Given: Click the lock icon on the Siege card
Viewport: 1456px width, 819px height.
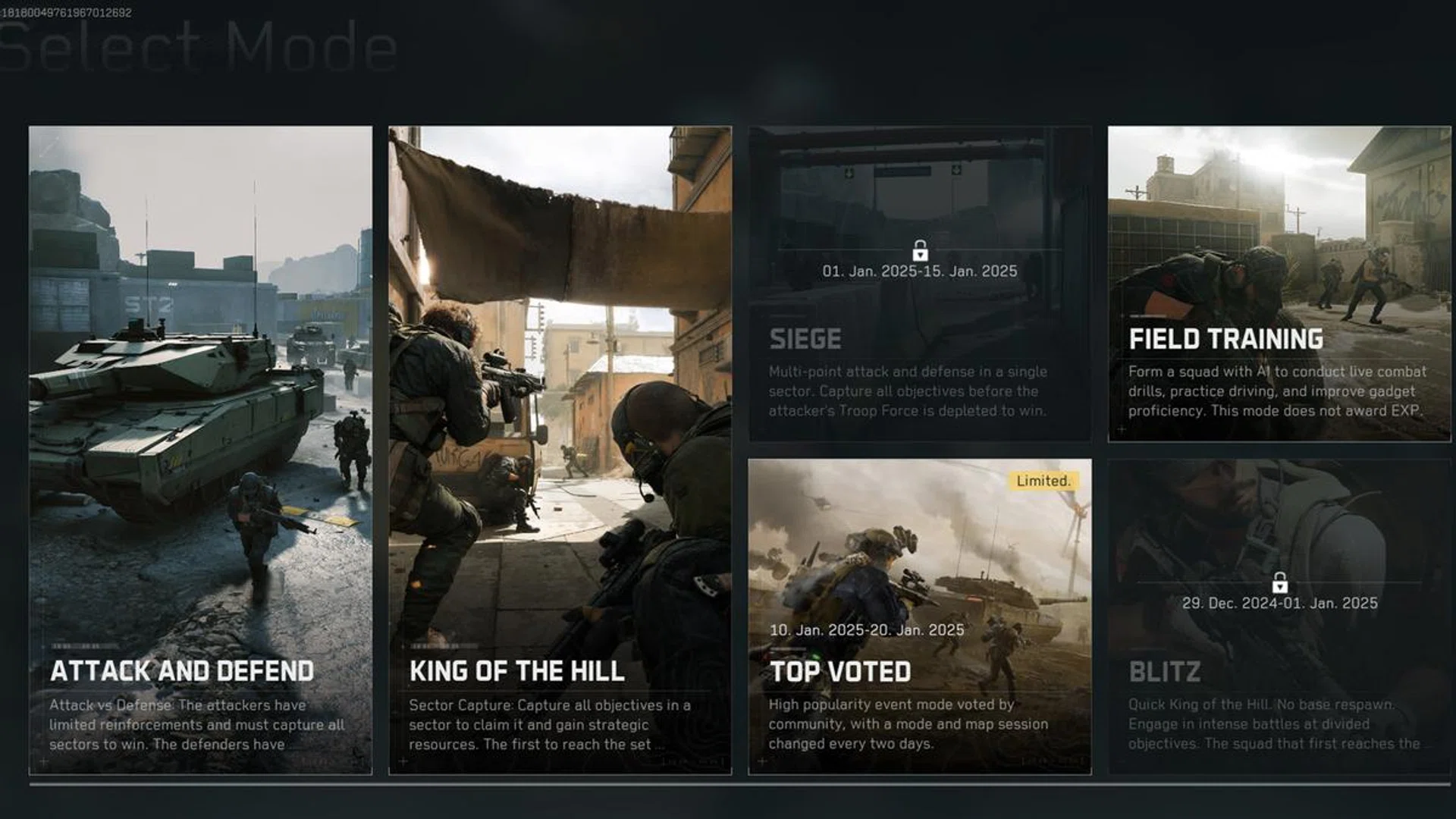Looking at the screenshot, I should [921, 249].
